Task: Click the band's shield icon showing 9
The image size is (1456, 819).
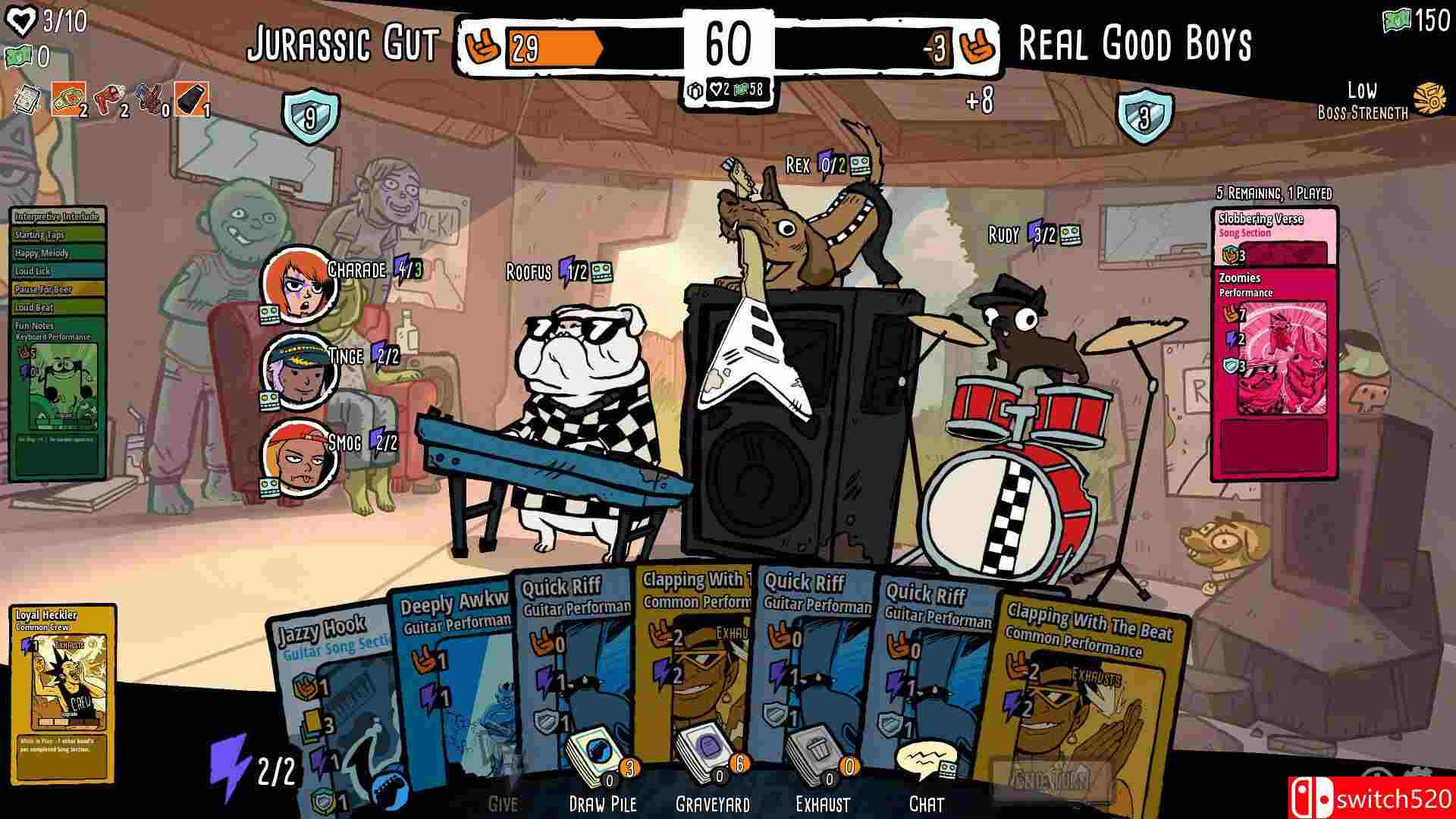Action: 311,118
